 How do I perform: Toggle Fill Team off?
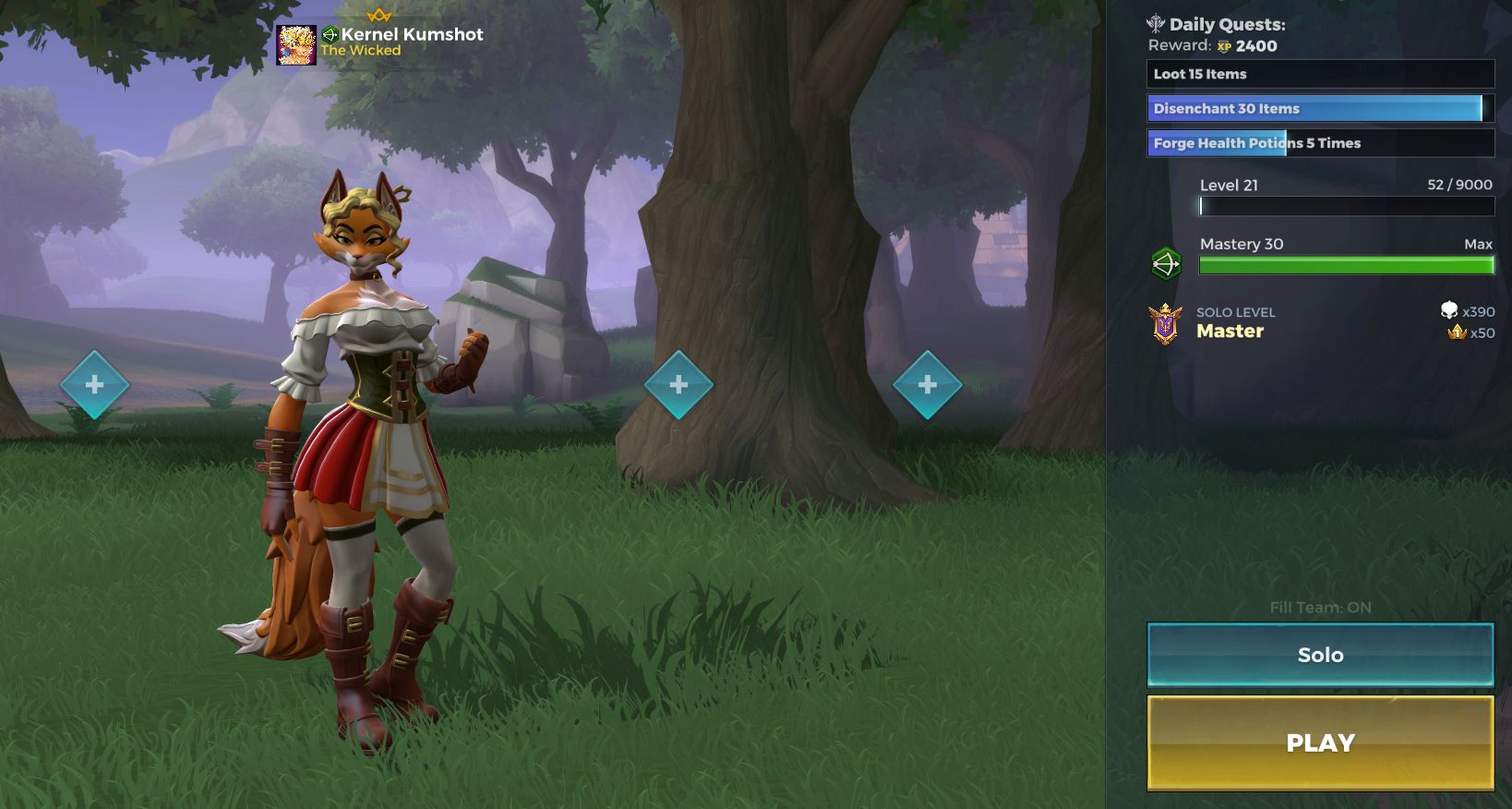coord(1320,608)
